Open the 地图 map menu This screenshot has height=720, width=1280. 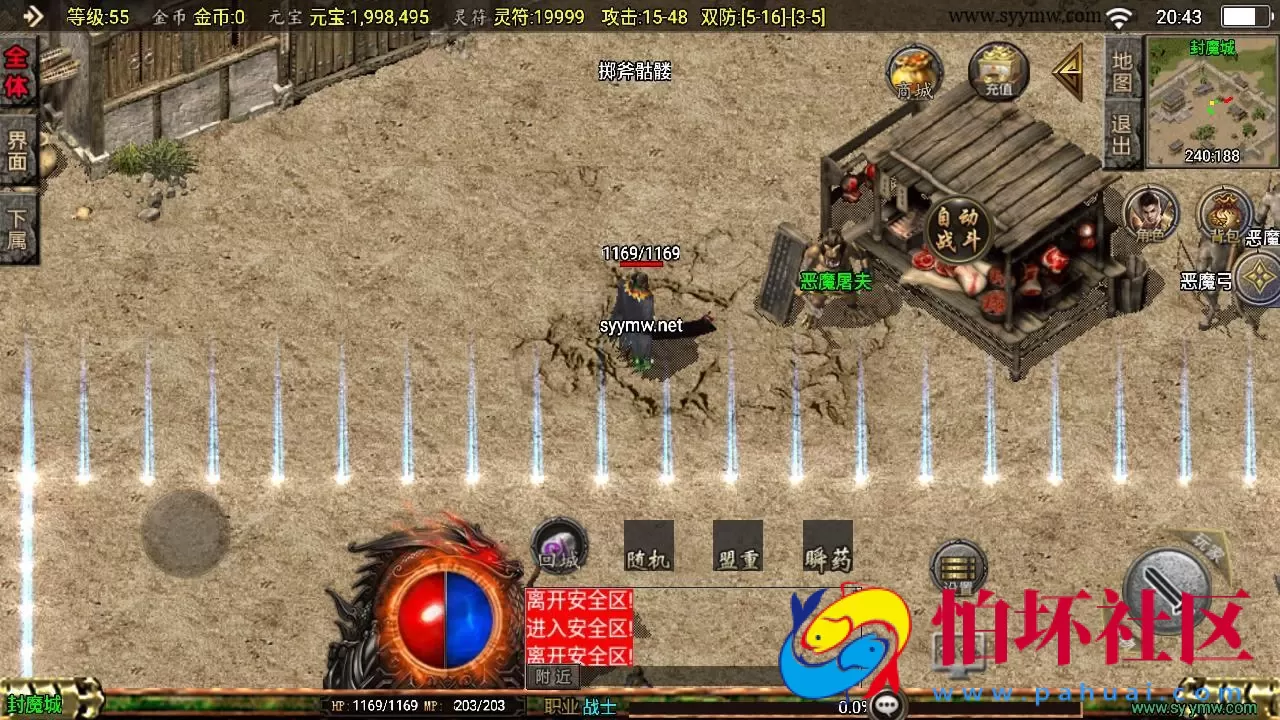1121,66
